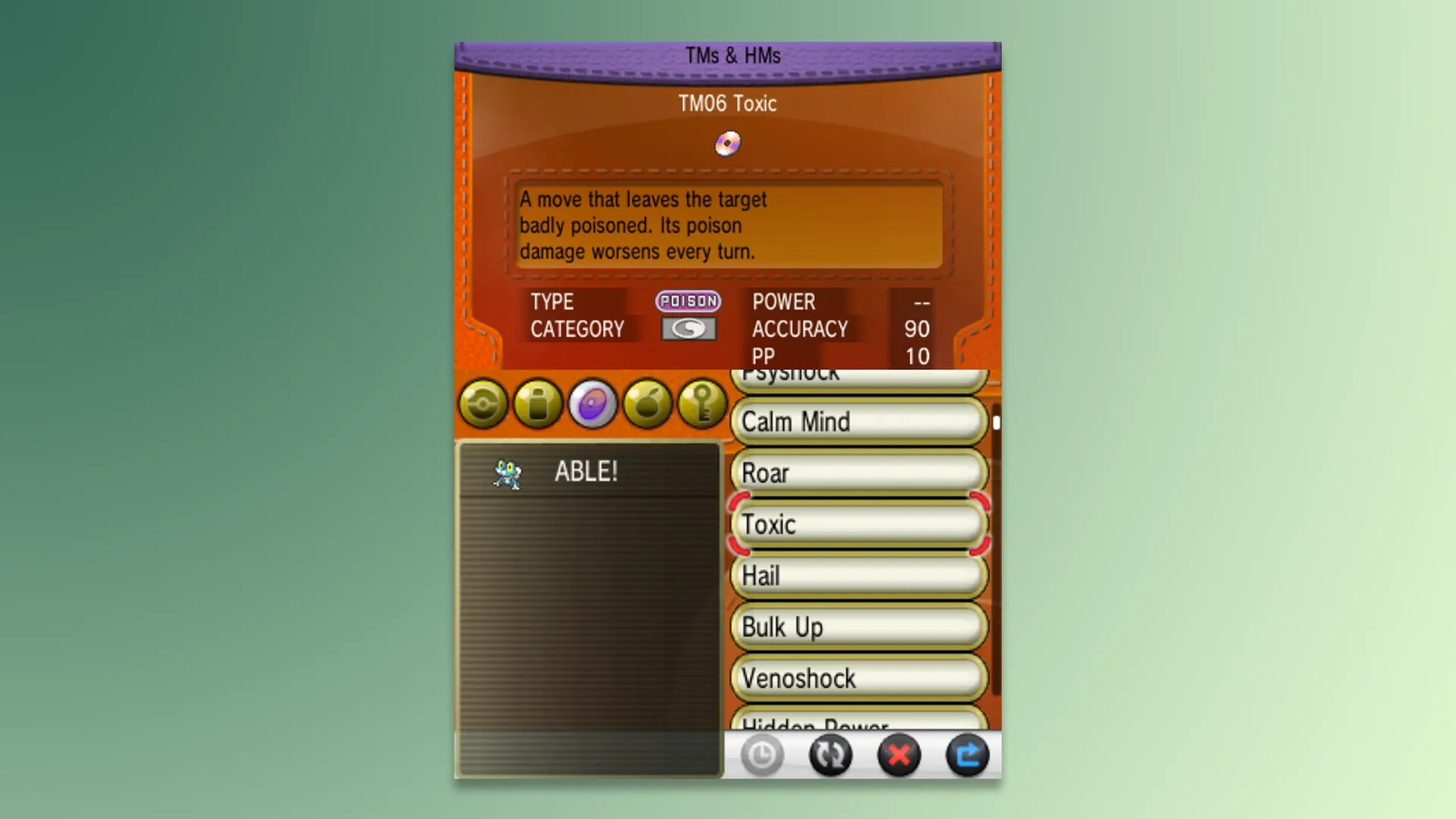Image resolution: width=1456 pixels, height=819 pixels.
Task: Open the Berries pocket icon
Action: click(x=647, y=404)
